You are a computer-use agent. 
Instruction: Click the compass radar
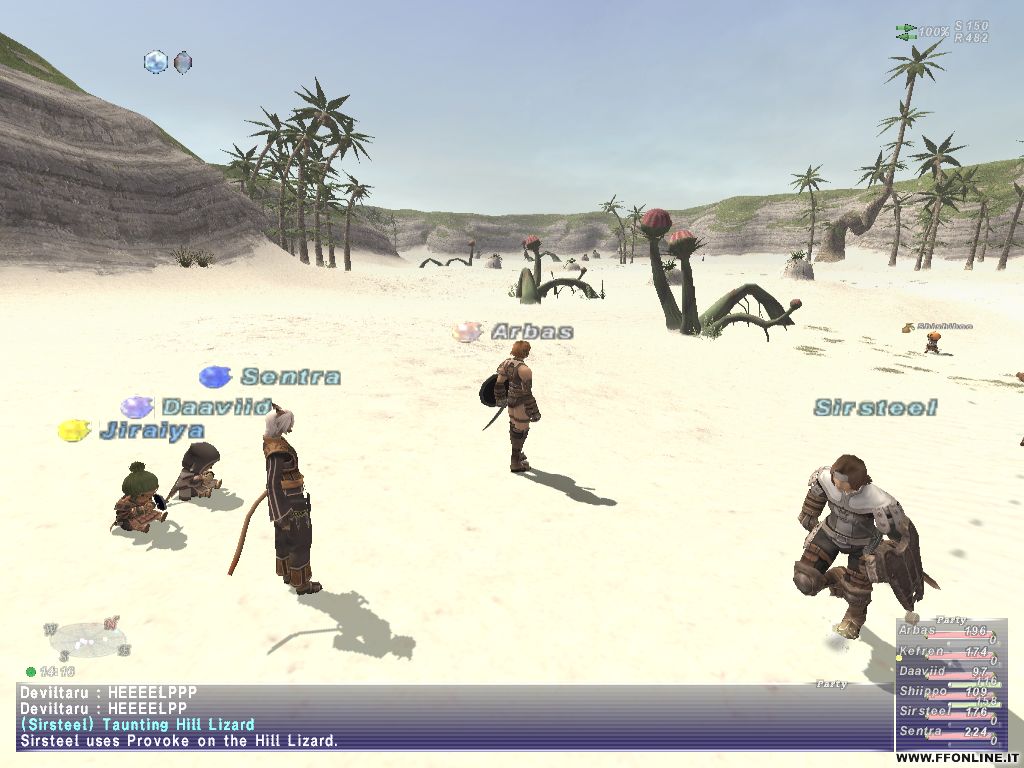coord(87,640)
